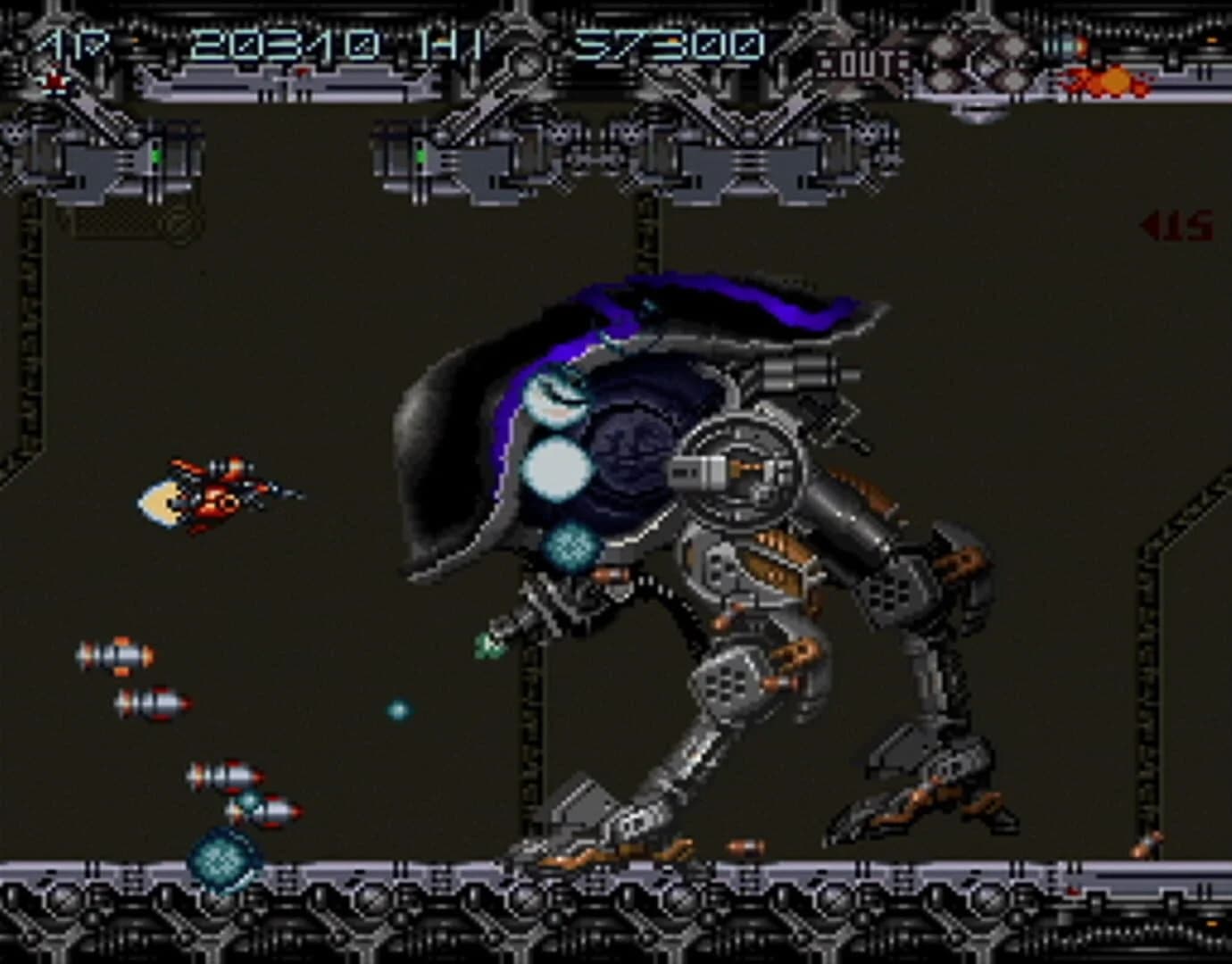Screen dimensions: 1232x964
Task: Toggle the OUT status indicator
Action: [x=864, y=61]
